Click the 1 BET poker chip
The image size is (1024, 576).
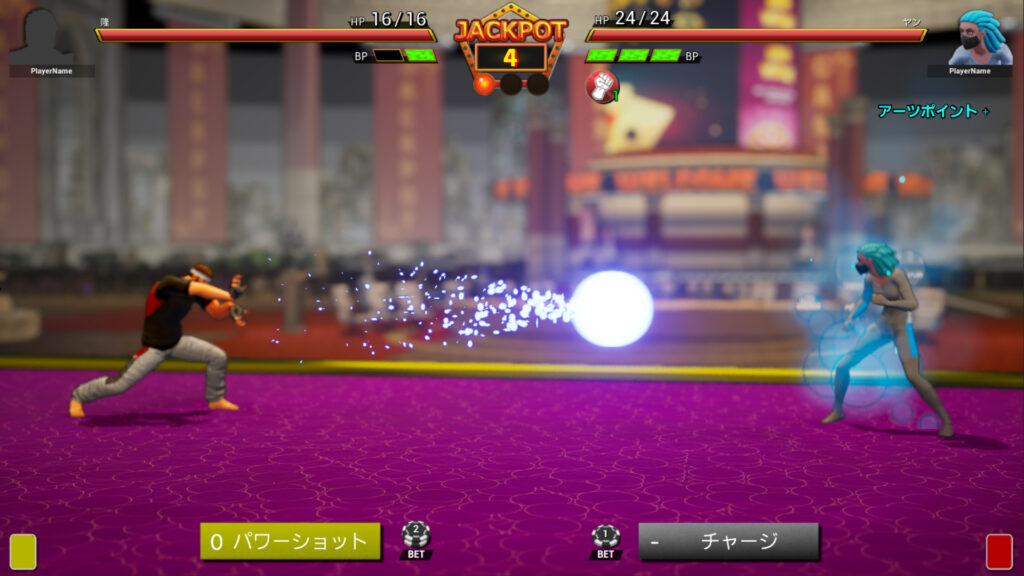coord(605,540)
